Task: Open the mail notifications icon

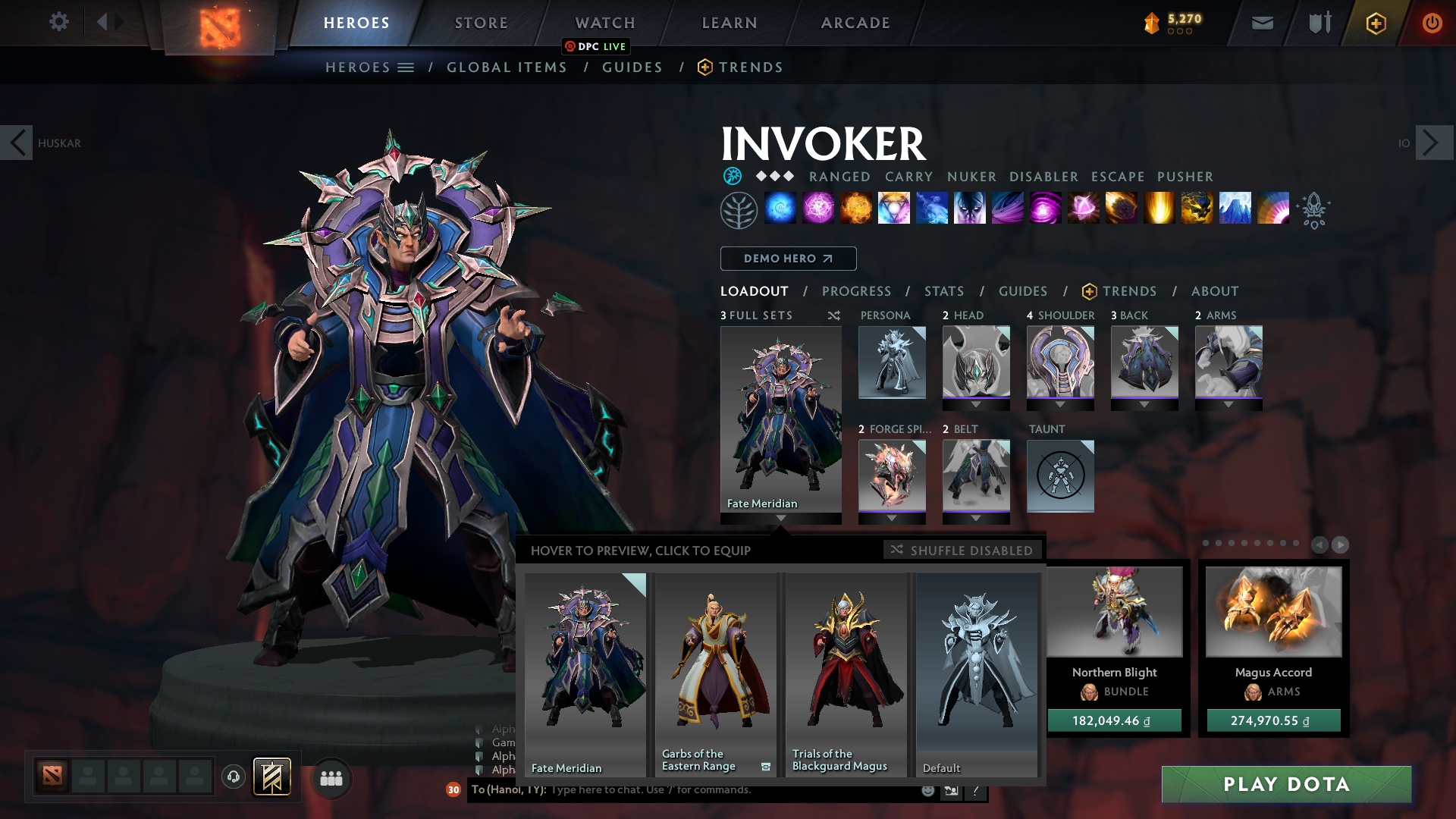Action: 1261,23
